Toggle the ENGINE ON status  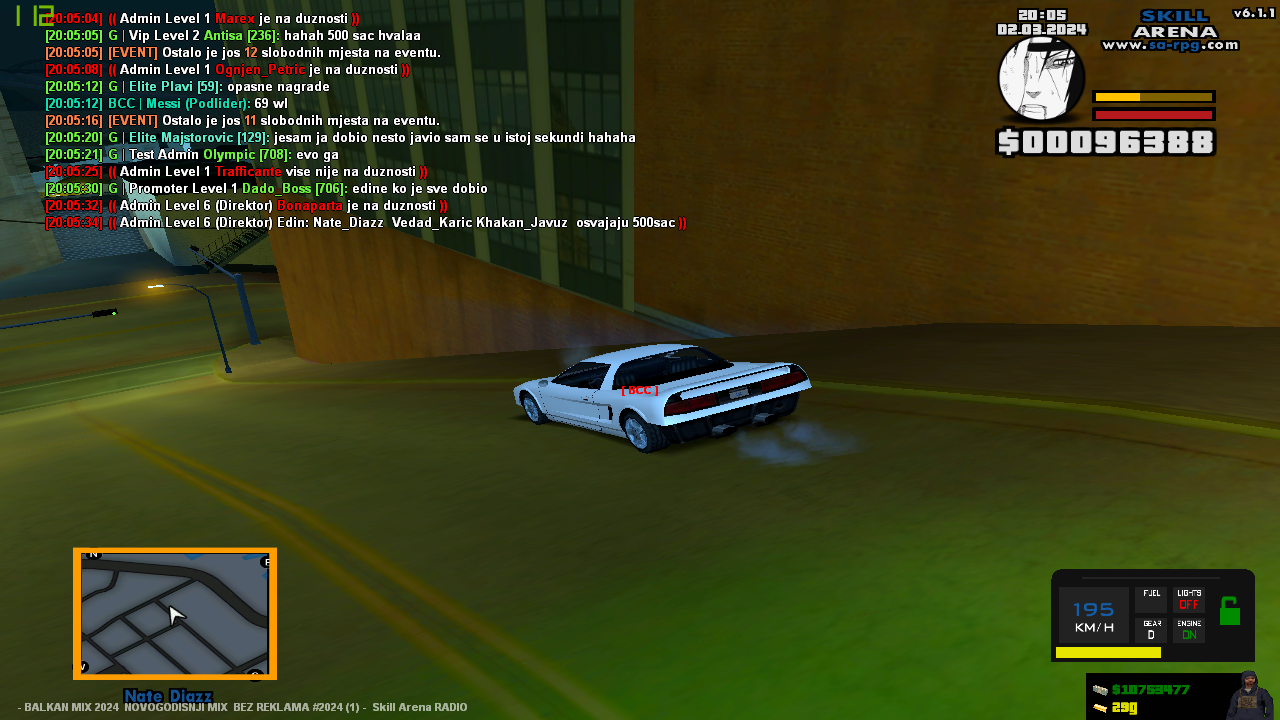click(x=1189, y=631)
